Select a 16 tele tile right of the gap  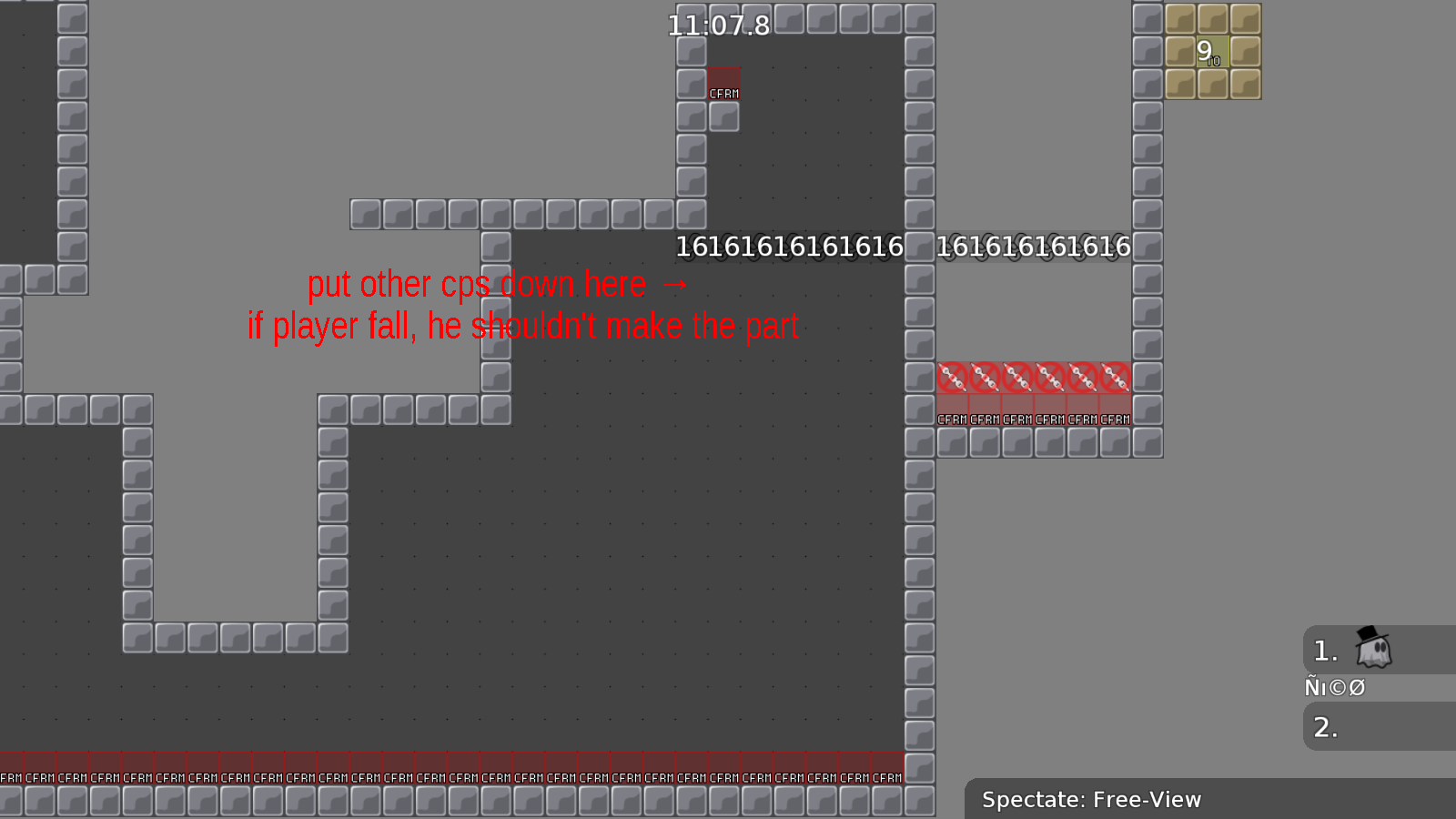pyautogui.click(x=1033, y=246)
